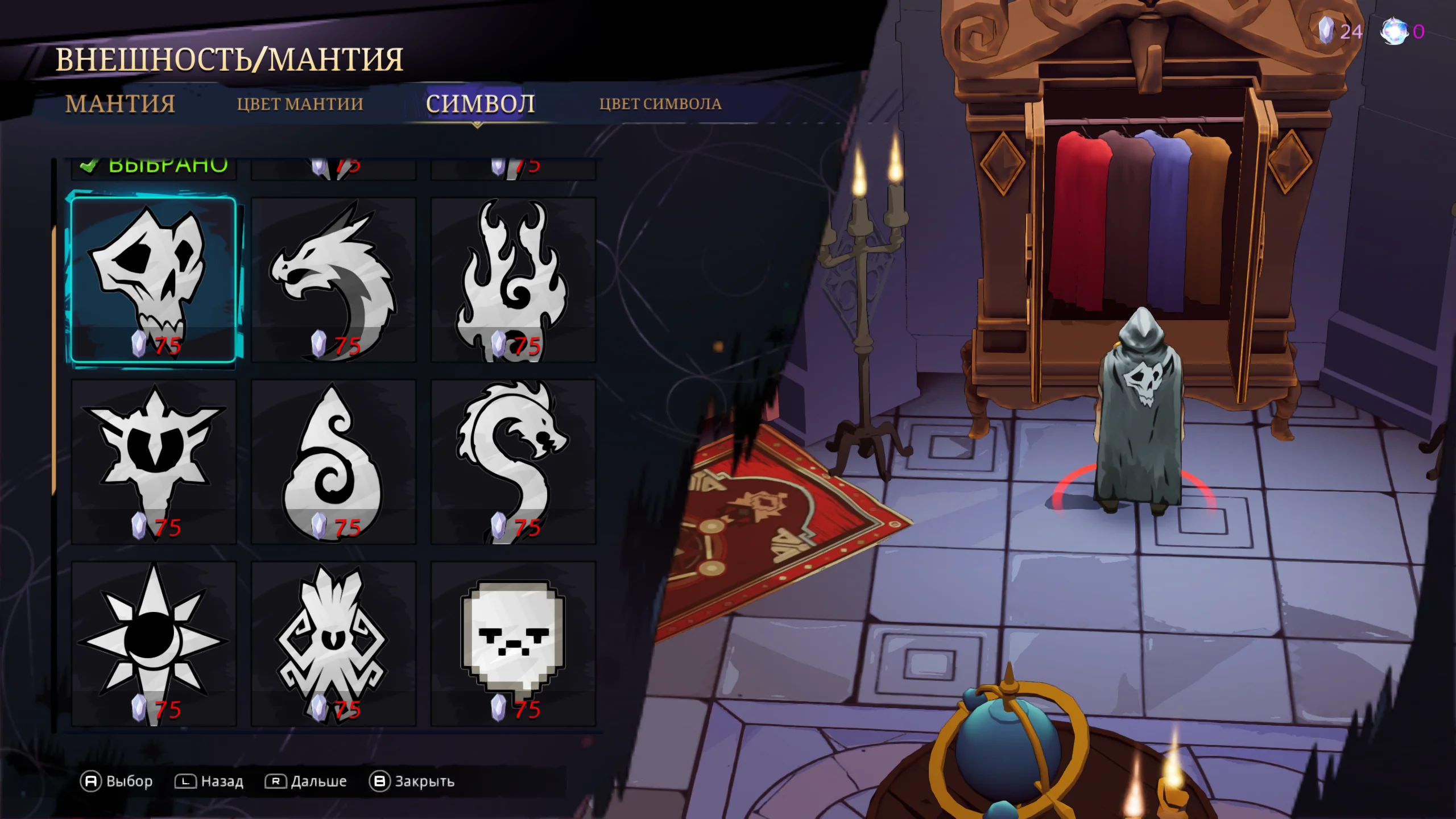
Task: Select the teardrop spiral symbol
Action: [333, 461]
